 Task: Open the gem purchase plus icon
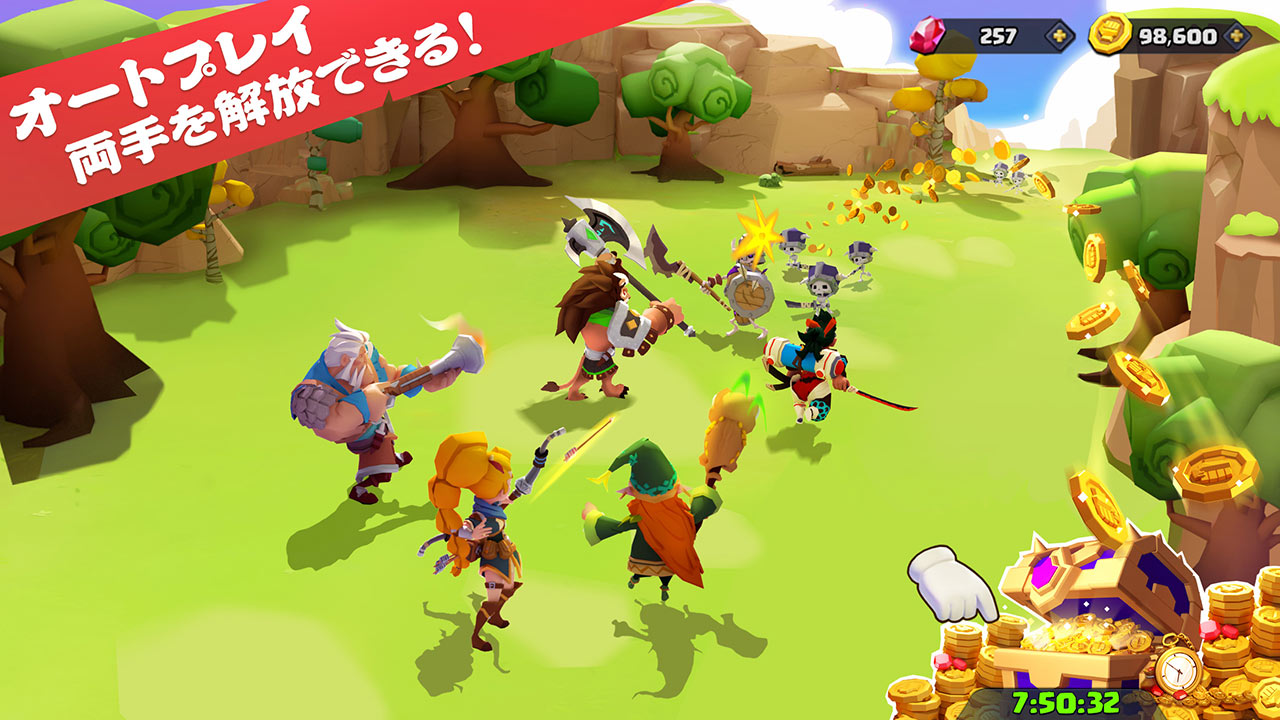pos(1061,35)
